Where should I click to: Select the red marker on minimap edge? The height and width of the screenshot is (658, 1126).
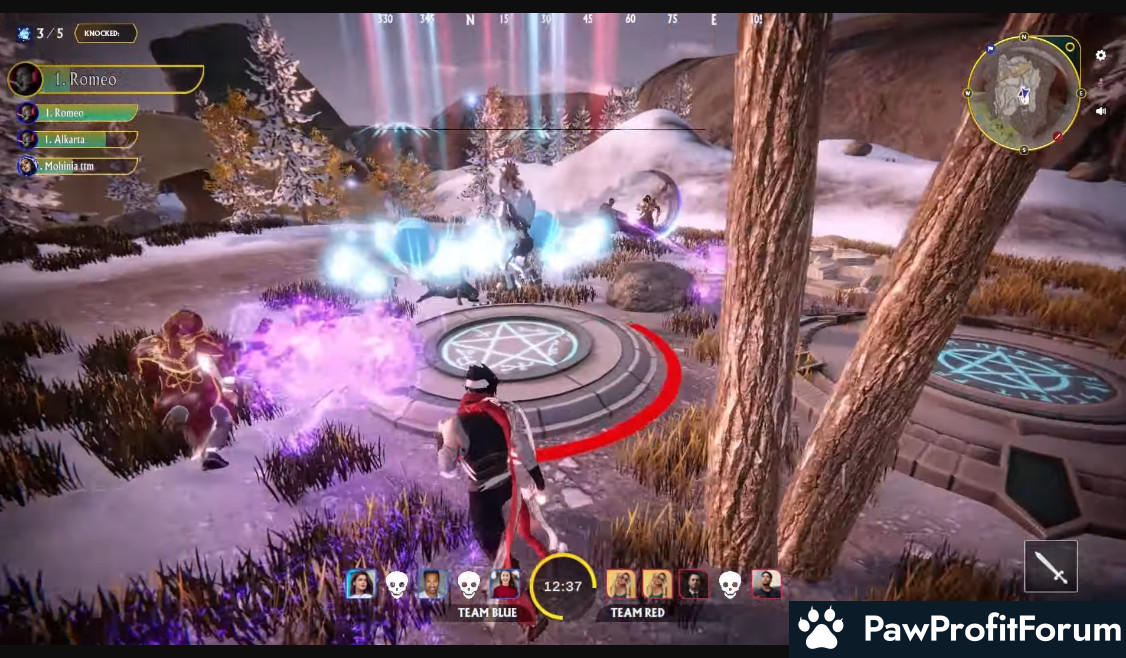(x=1058, y=136)
